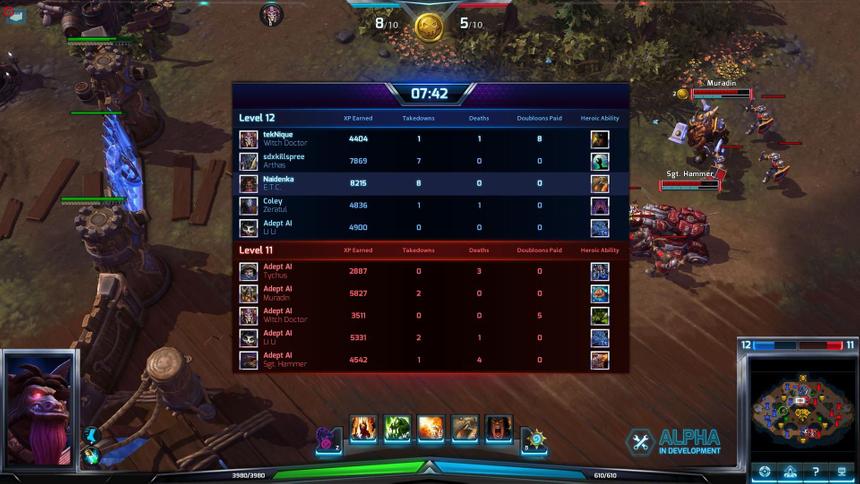Viewport: 860px width, 484px height.
Task: Use the Hearthstone recall icon
Action: coord(535,437)
